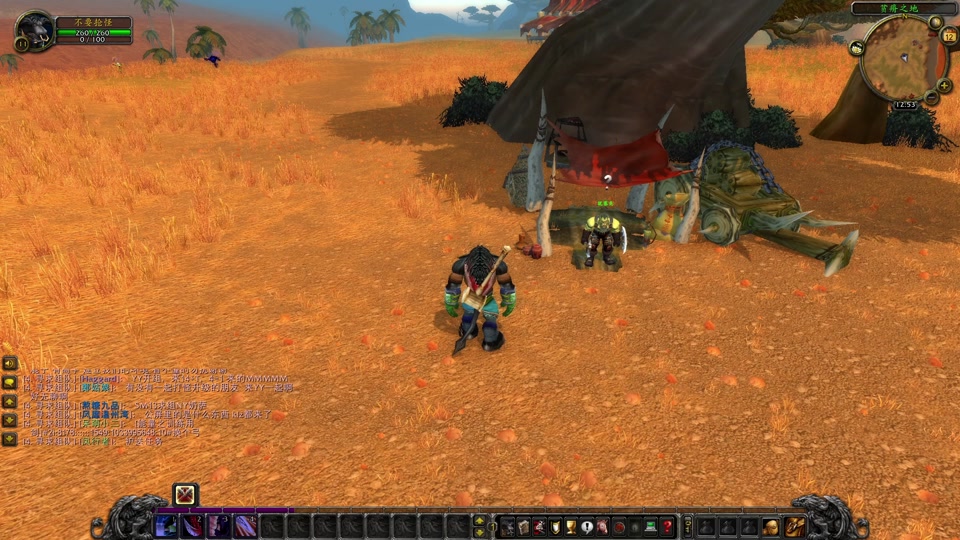Viewport: 960px width, 540px height.
Task: Zoom in the minimap with plus button
Action: 945,86
